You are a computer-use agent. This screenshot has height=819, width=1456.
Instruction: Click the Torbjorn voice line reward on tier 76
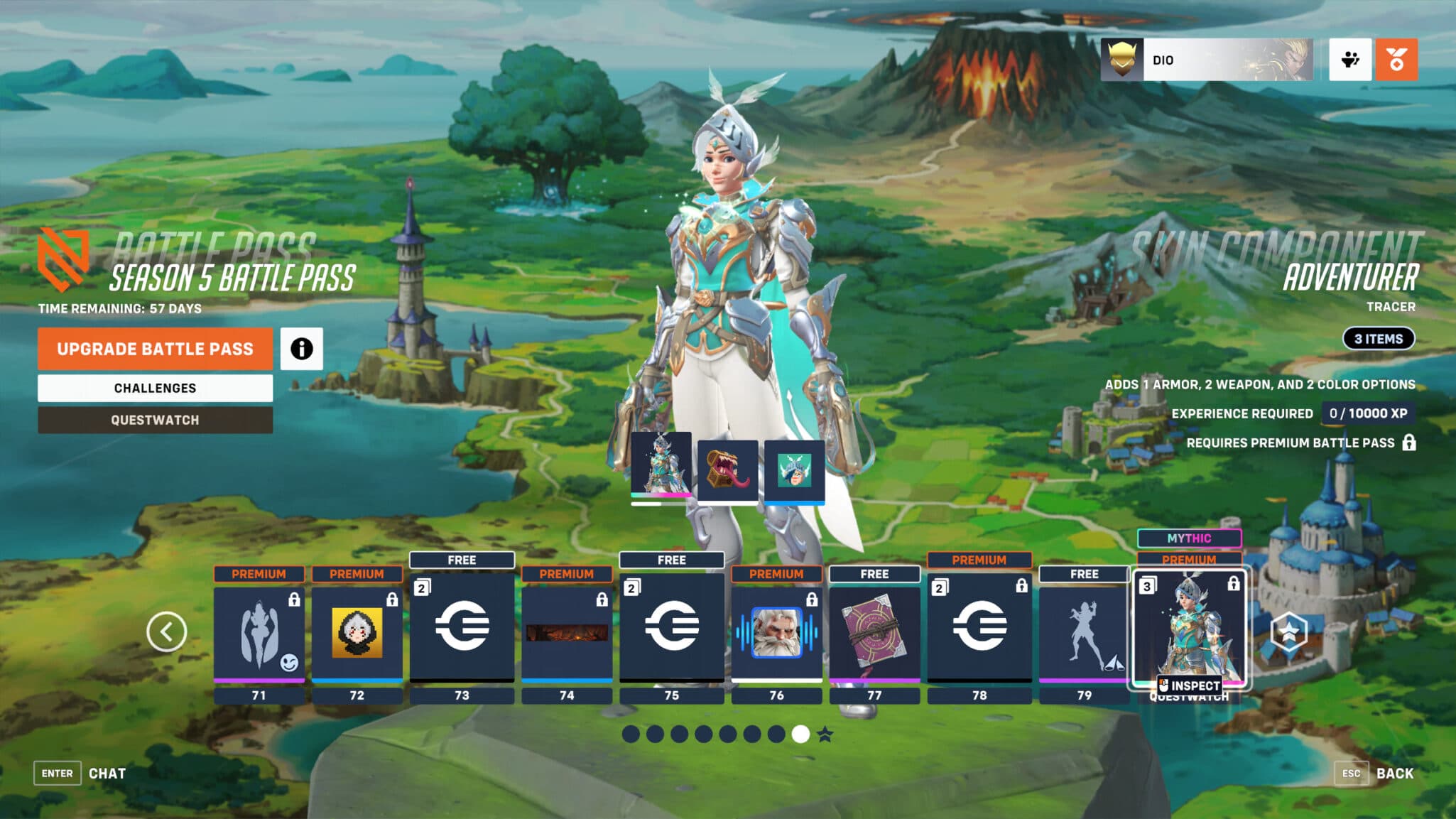point(776,634)
